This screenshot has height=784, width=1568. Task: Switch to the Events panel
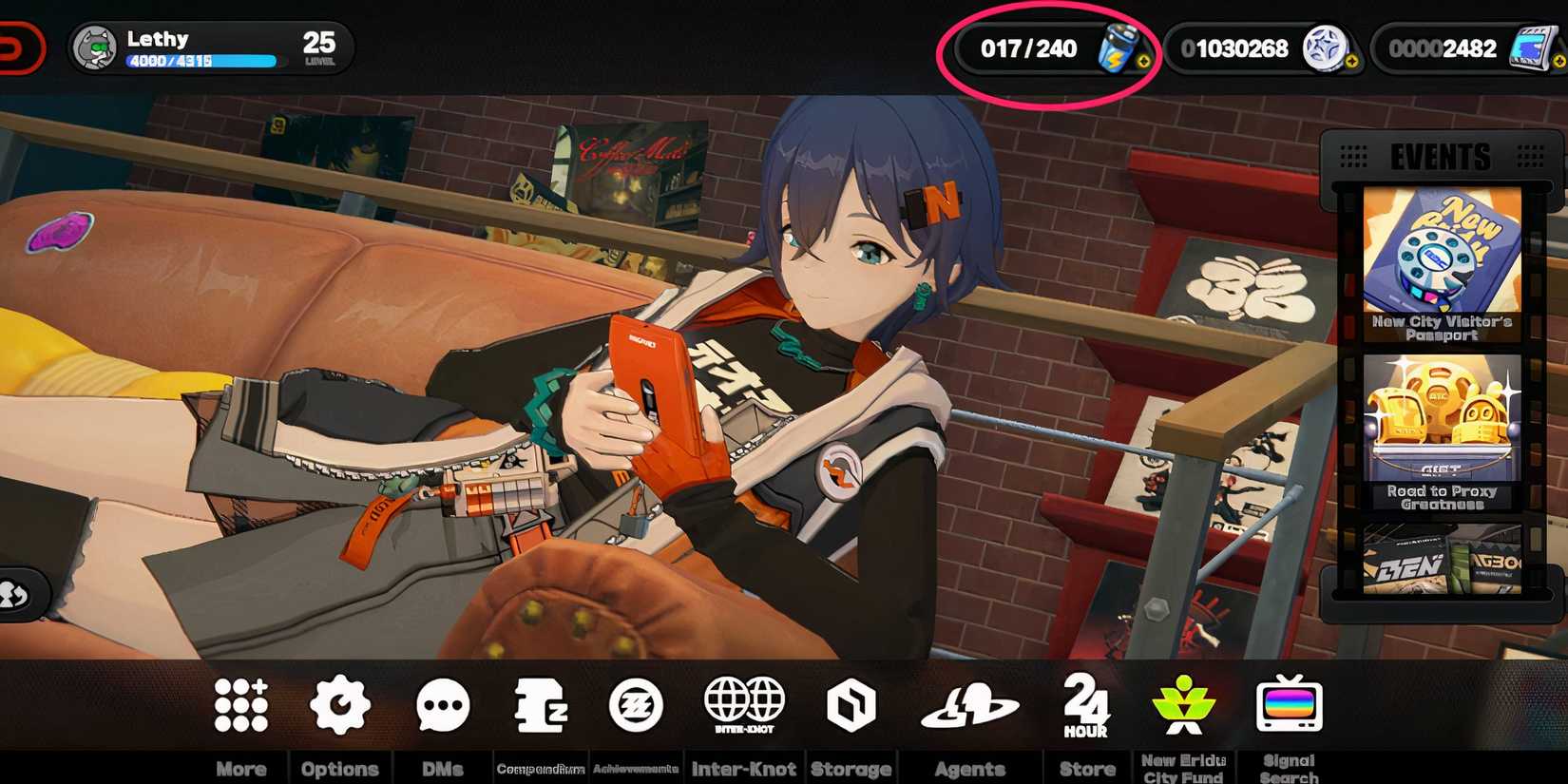(1441, 155)
